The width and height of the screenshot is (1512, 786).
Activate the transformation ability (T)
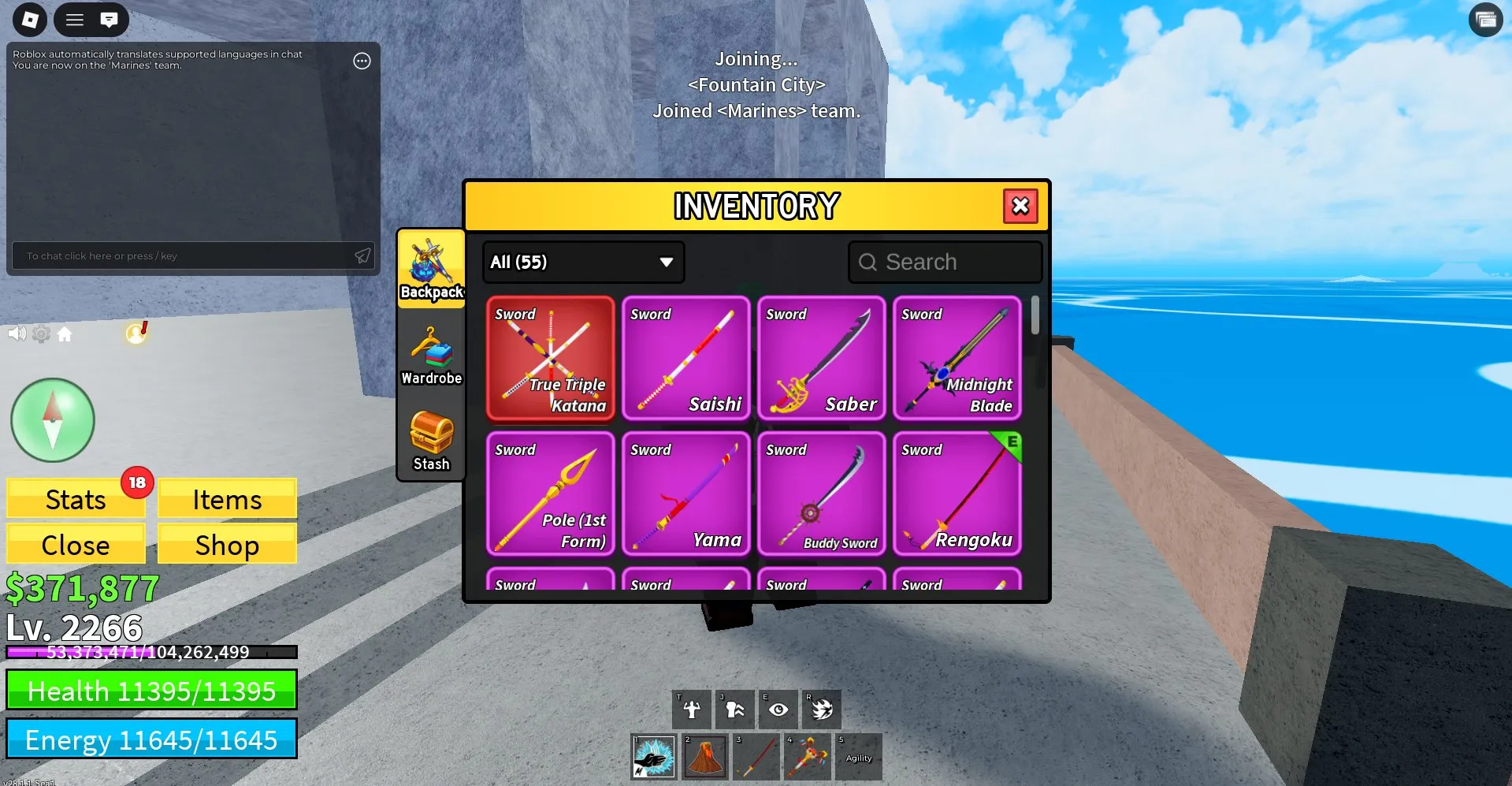tap(692, 708)
